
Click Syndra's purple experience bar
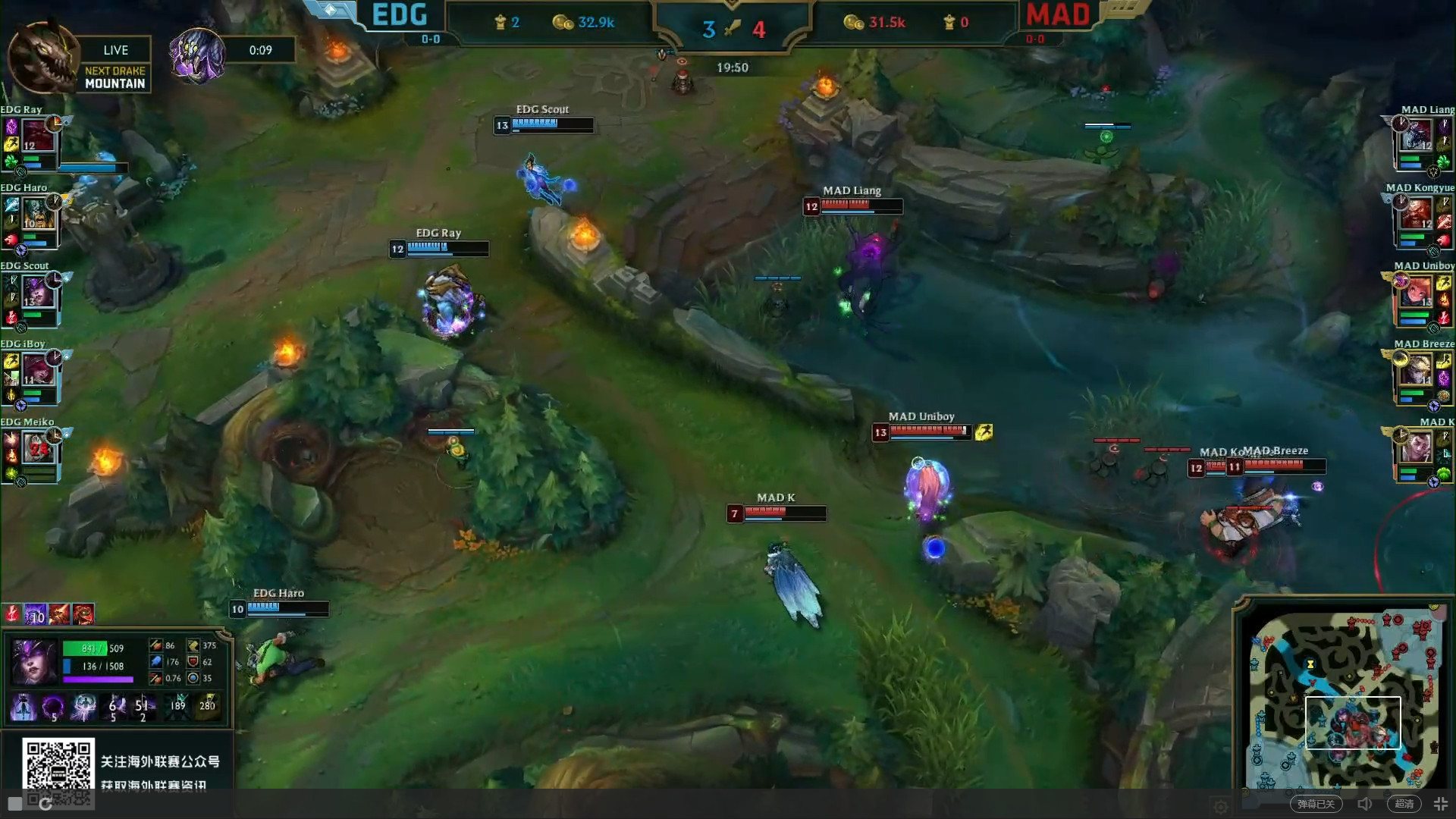[x=99, y=679]
